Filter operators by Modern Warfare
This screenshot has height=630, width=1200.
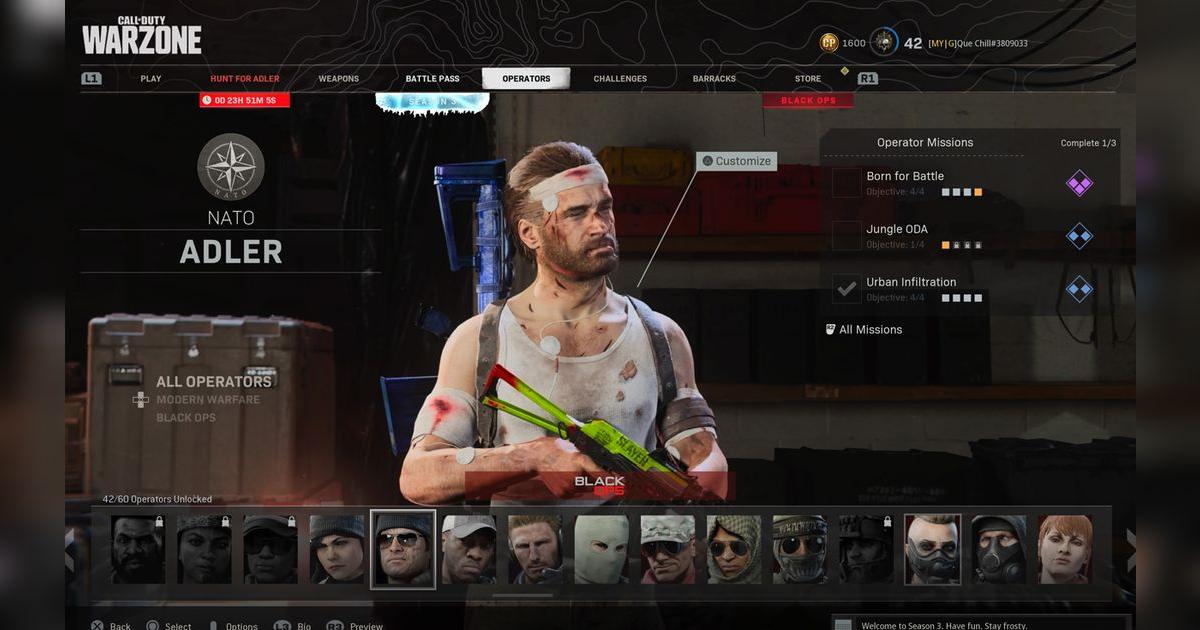(x=208, y=400)
